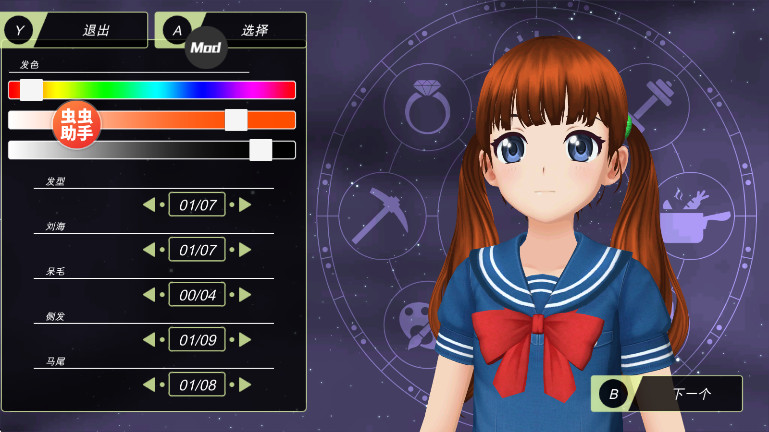Choose previous 侧发 side hair style
Viewport: 769px width, 432px height.
pyautogui.click(x=149, y=339)
